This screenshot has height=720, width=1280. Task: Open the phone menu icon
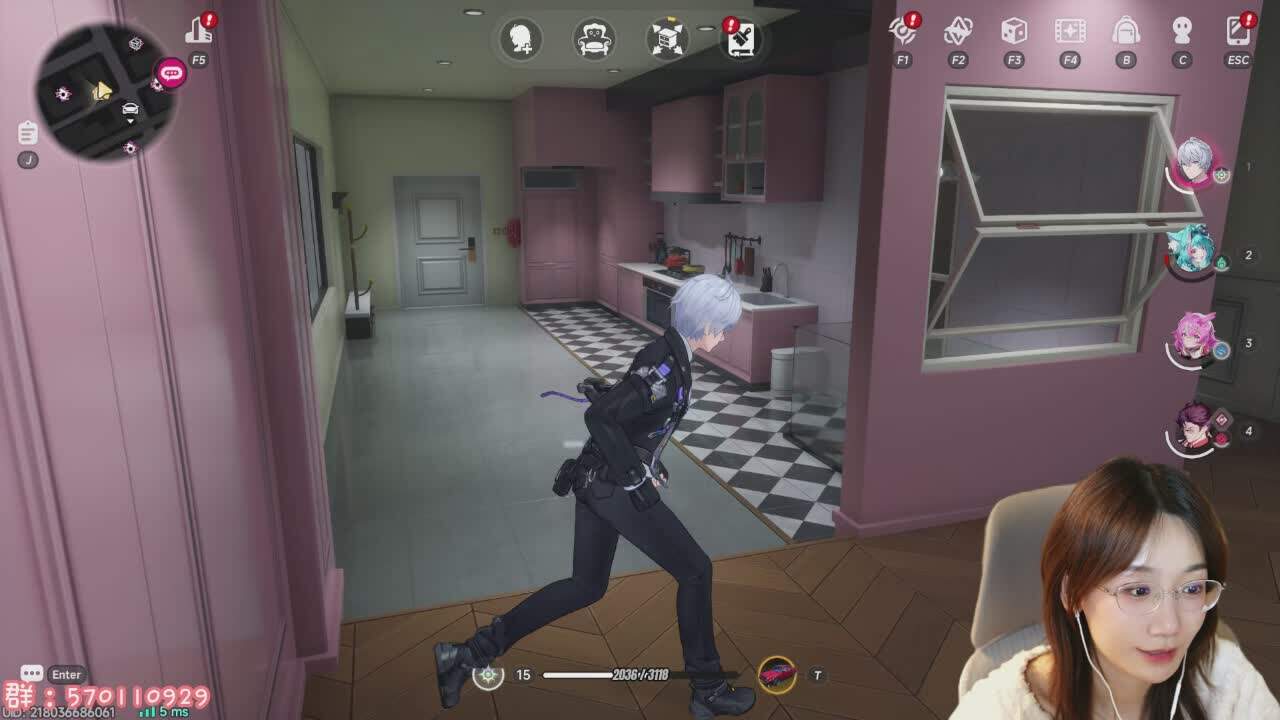[x=1238, y=31]
